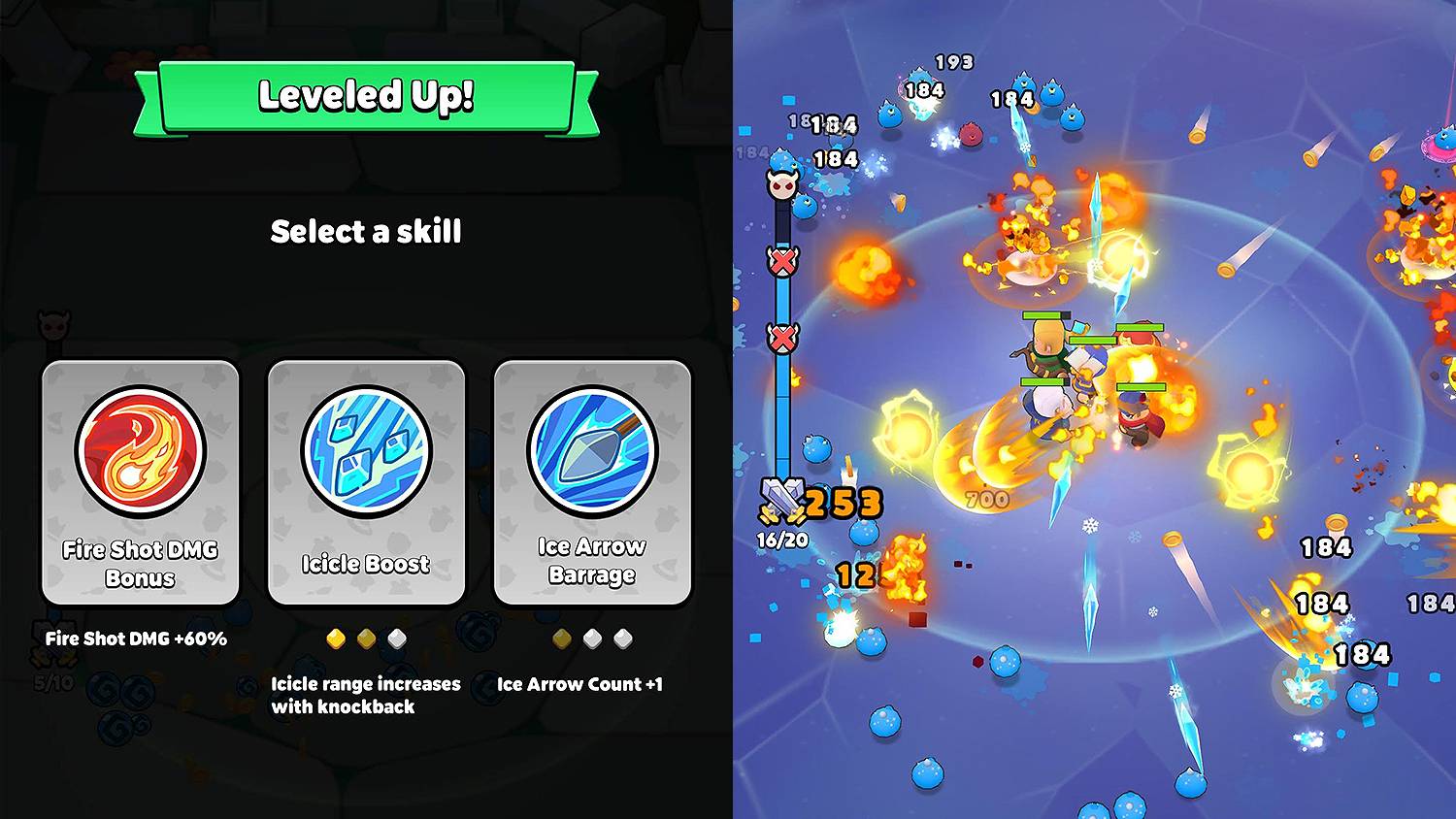
Task: Choose the Ice Arrow Barrage skill card
Action: pyautogui.click(x=593, y=482)
